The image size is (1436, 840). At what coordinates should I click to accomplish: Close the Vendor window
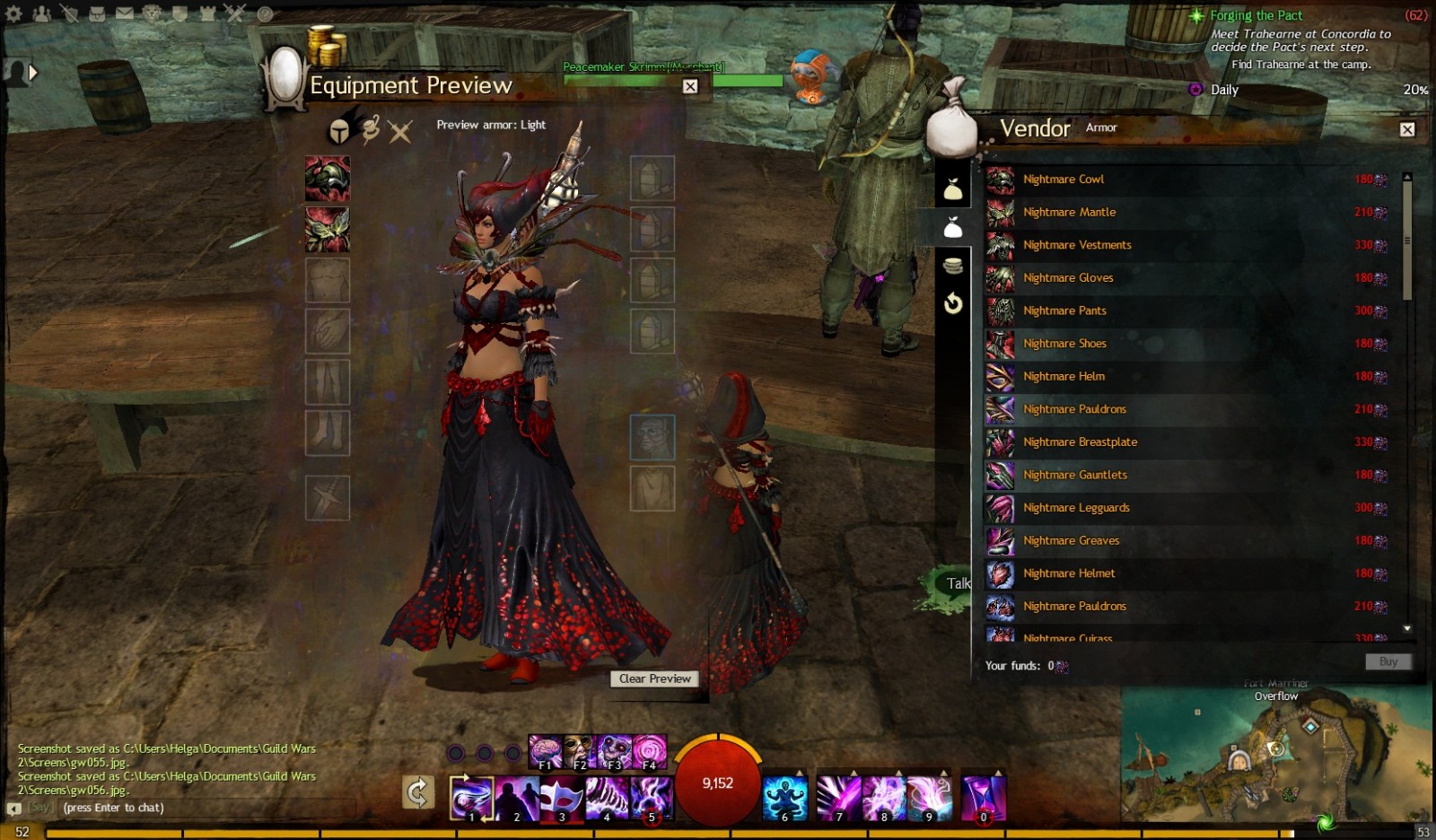click(1407, 129)
